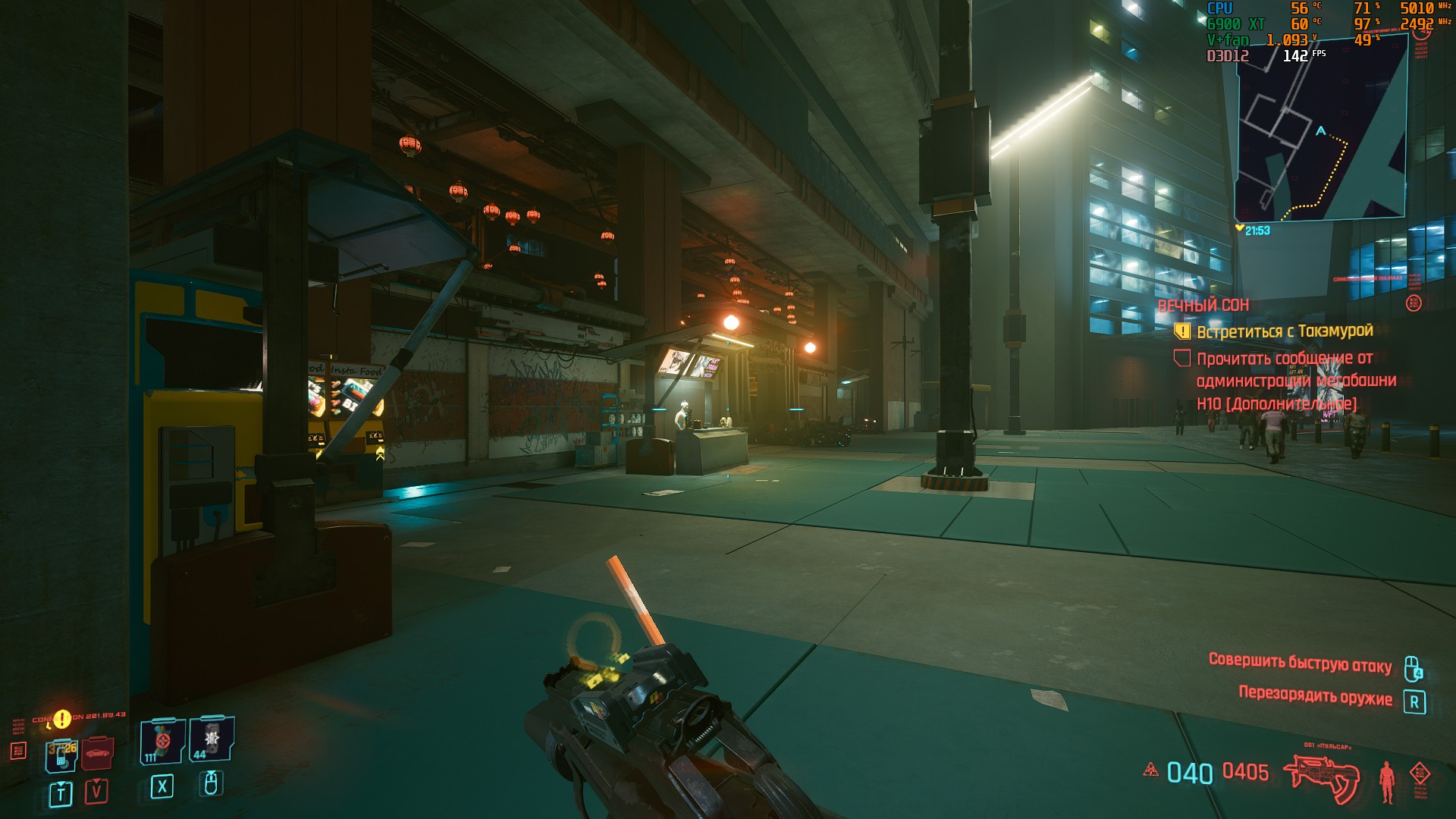Click the yellow exclamation alert icon
The width and height of the screenshot is (1456, 819).
coord(62,718)
